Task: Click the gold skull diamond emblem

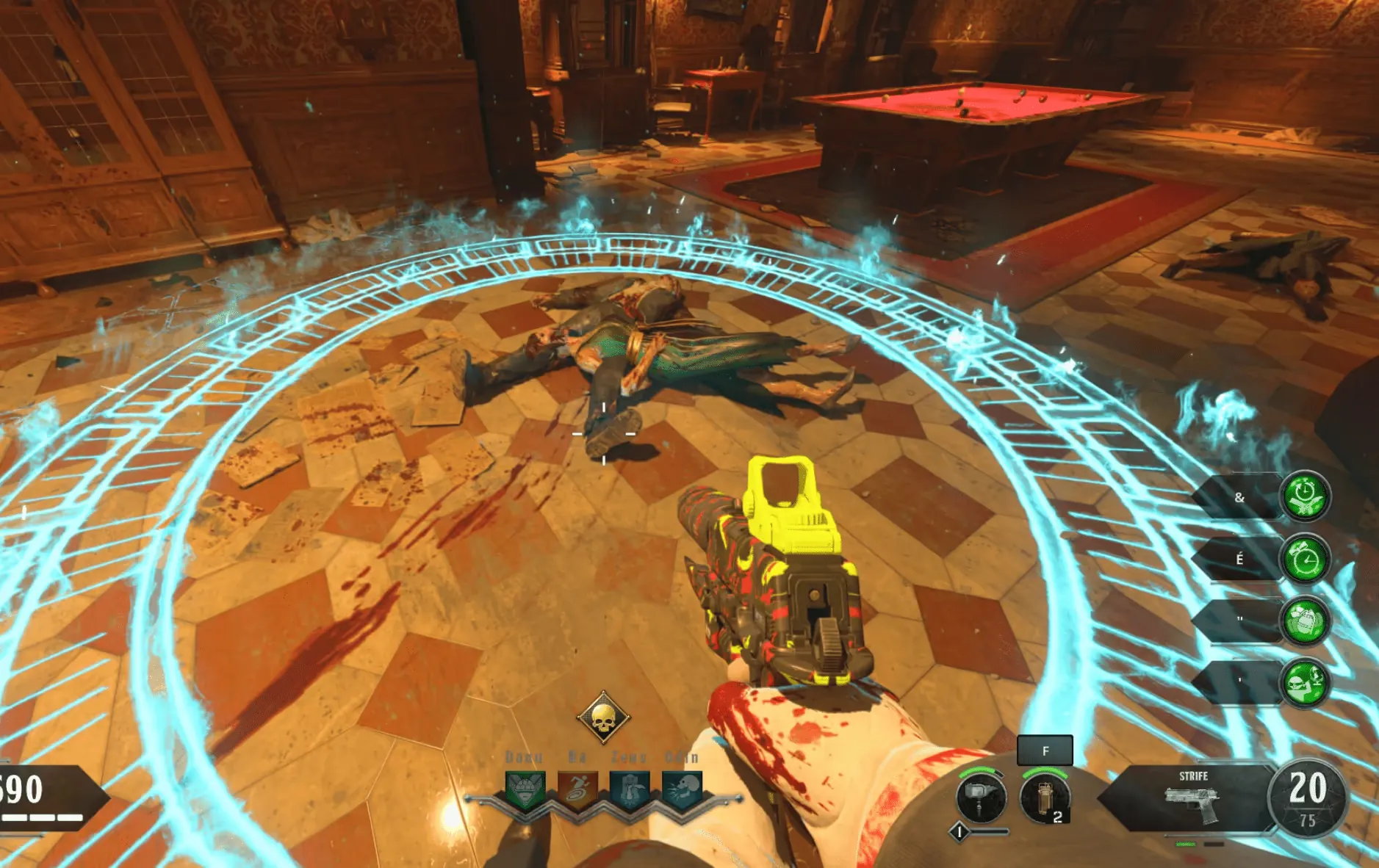Action: (603, 717)
